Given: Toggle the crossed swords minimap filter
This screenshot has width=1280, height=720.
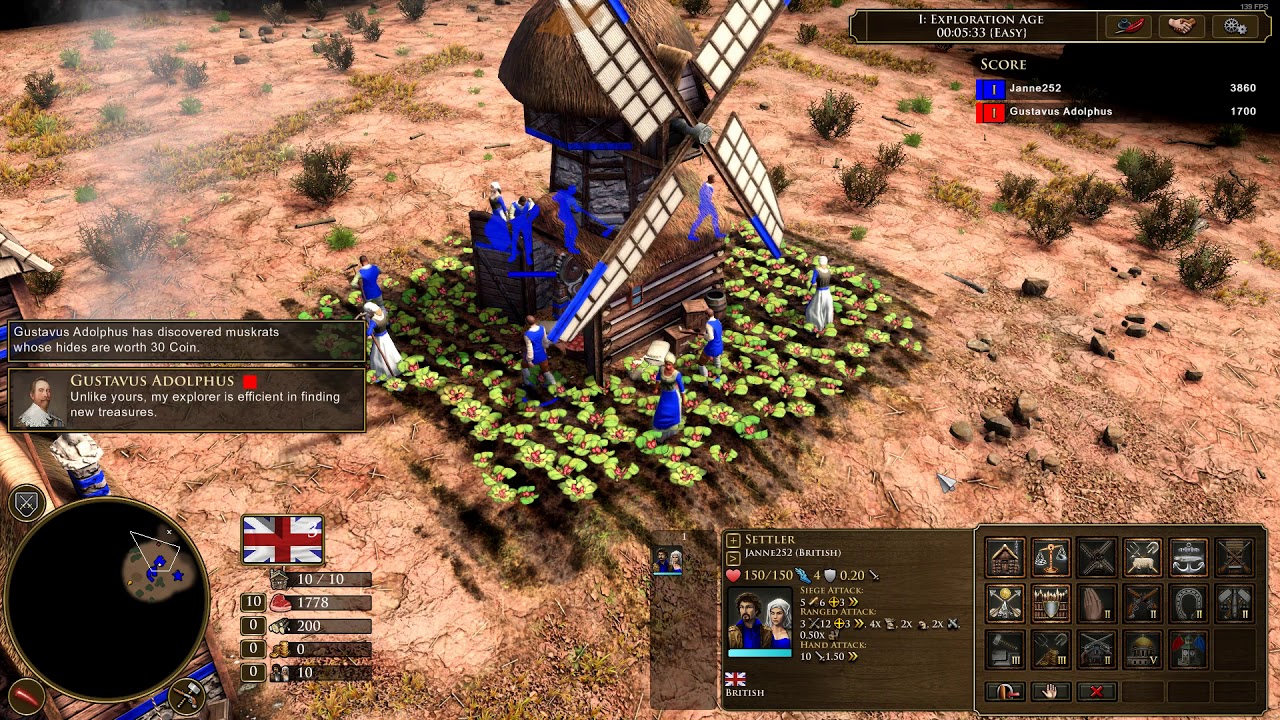Looking at the screenshot, I should 27,503.
